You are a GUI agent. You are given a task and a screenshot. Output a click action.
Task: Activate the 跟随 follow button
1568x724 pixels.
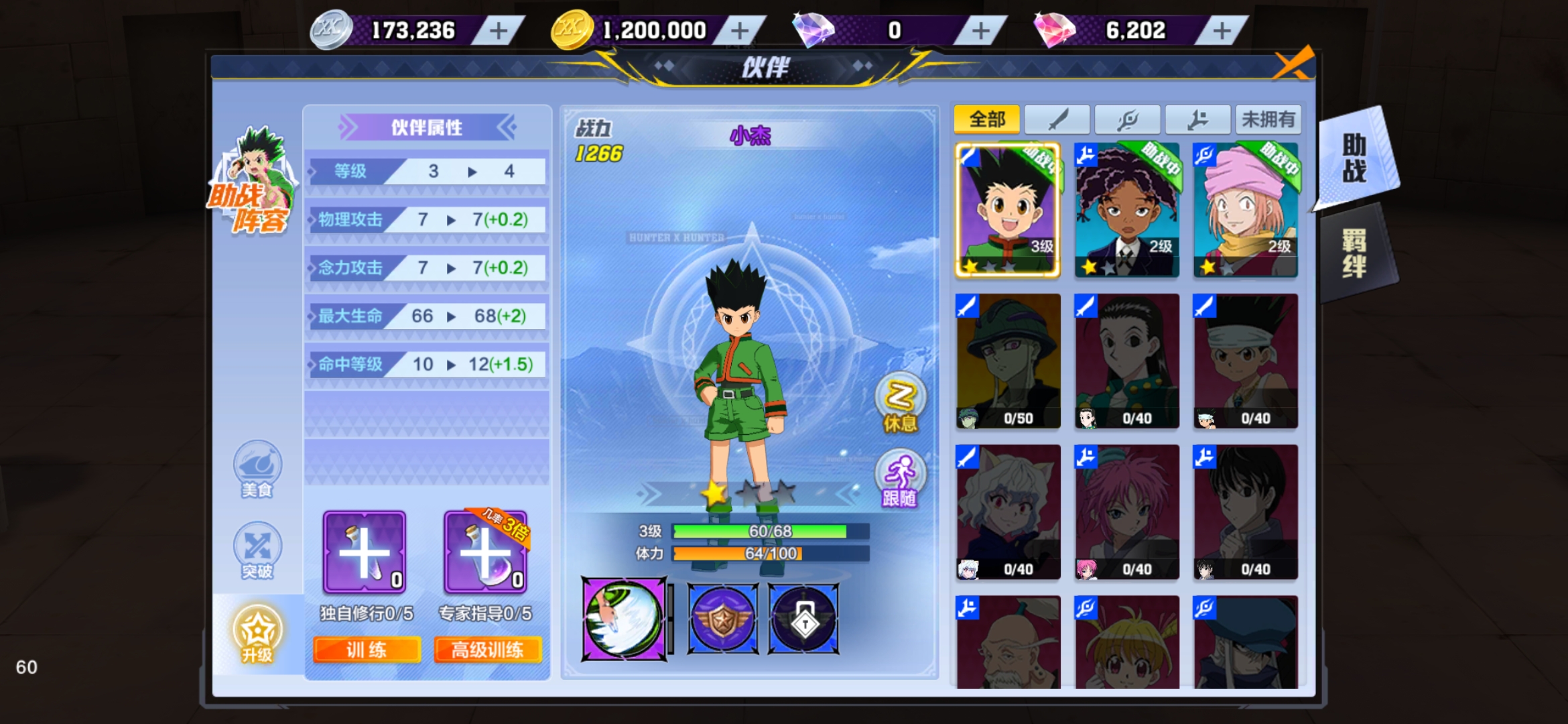pyautogui.click(x=900, y=479)
